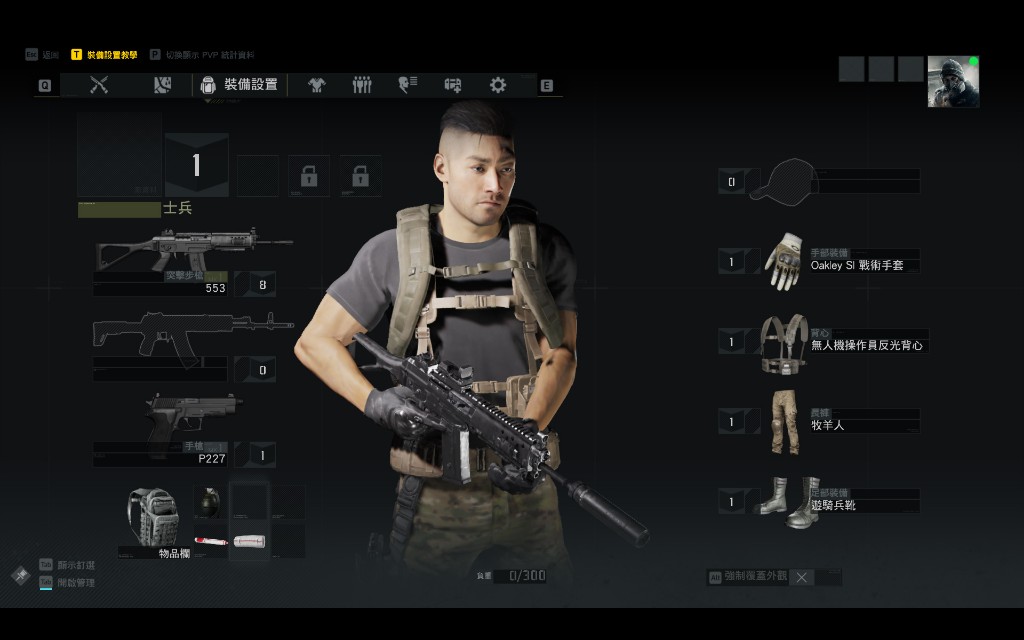Choose the empty secondary rifle slot
This screenshot has height=640, width=1024.
[x=192, y=335]
